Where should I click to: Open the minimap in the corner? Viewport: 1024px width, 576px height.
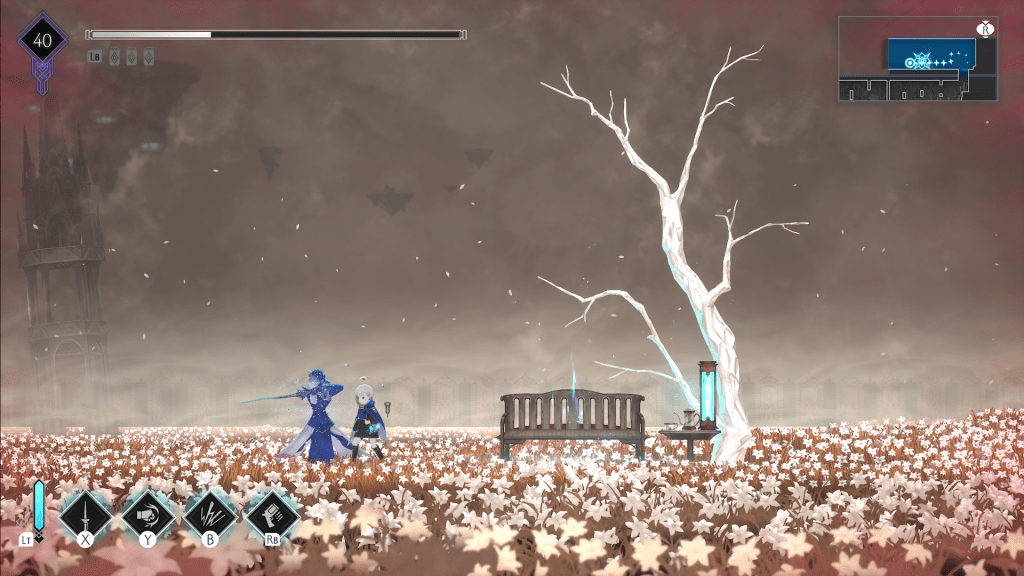[x=917, y=59]
